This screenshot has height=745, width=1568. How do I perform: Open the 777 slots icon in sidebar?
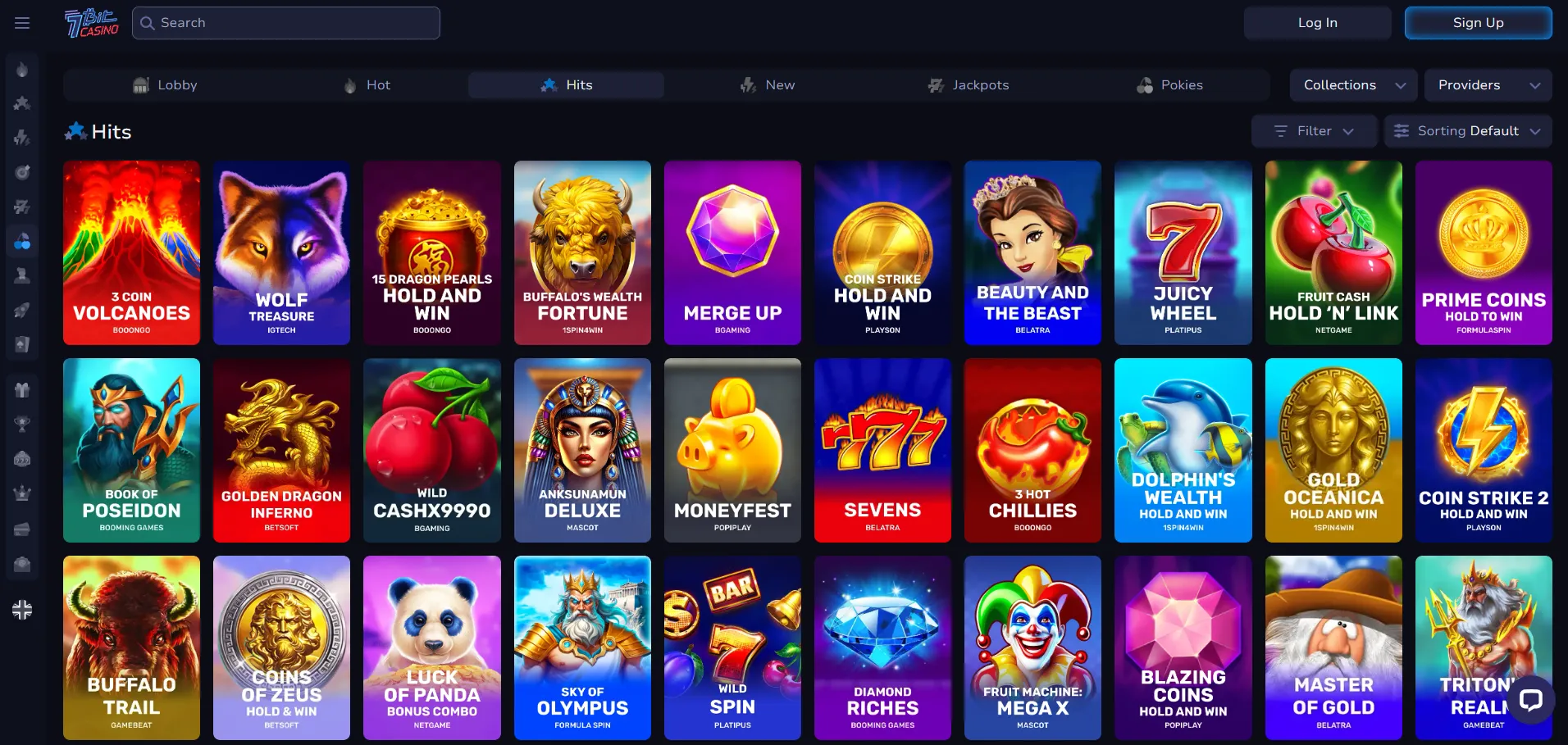pos(22,458)
